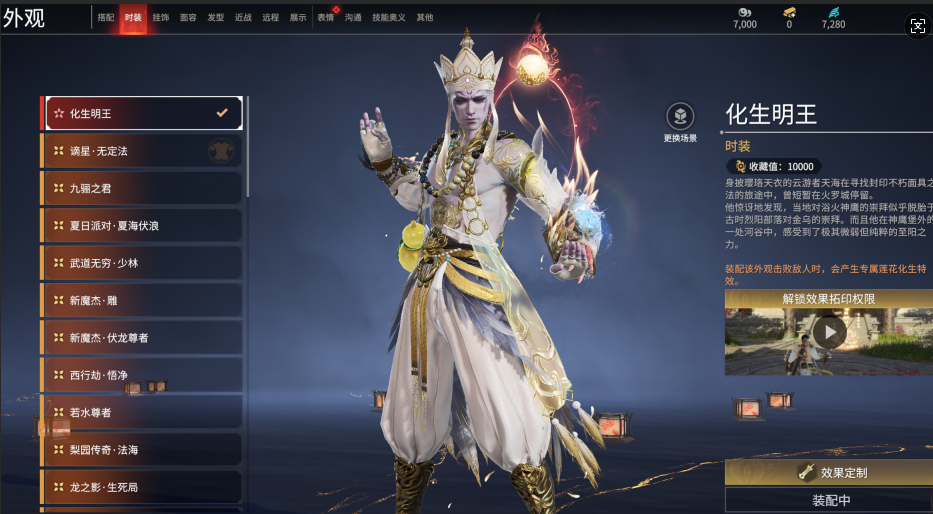
Task: Select the 梨园传奇·法海 outfit
Action: [141, 450]
